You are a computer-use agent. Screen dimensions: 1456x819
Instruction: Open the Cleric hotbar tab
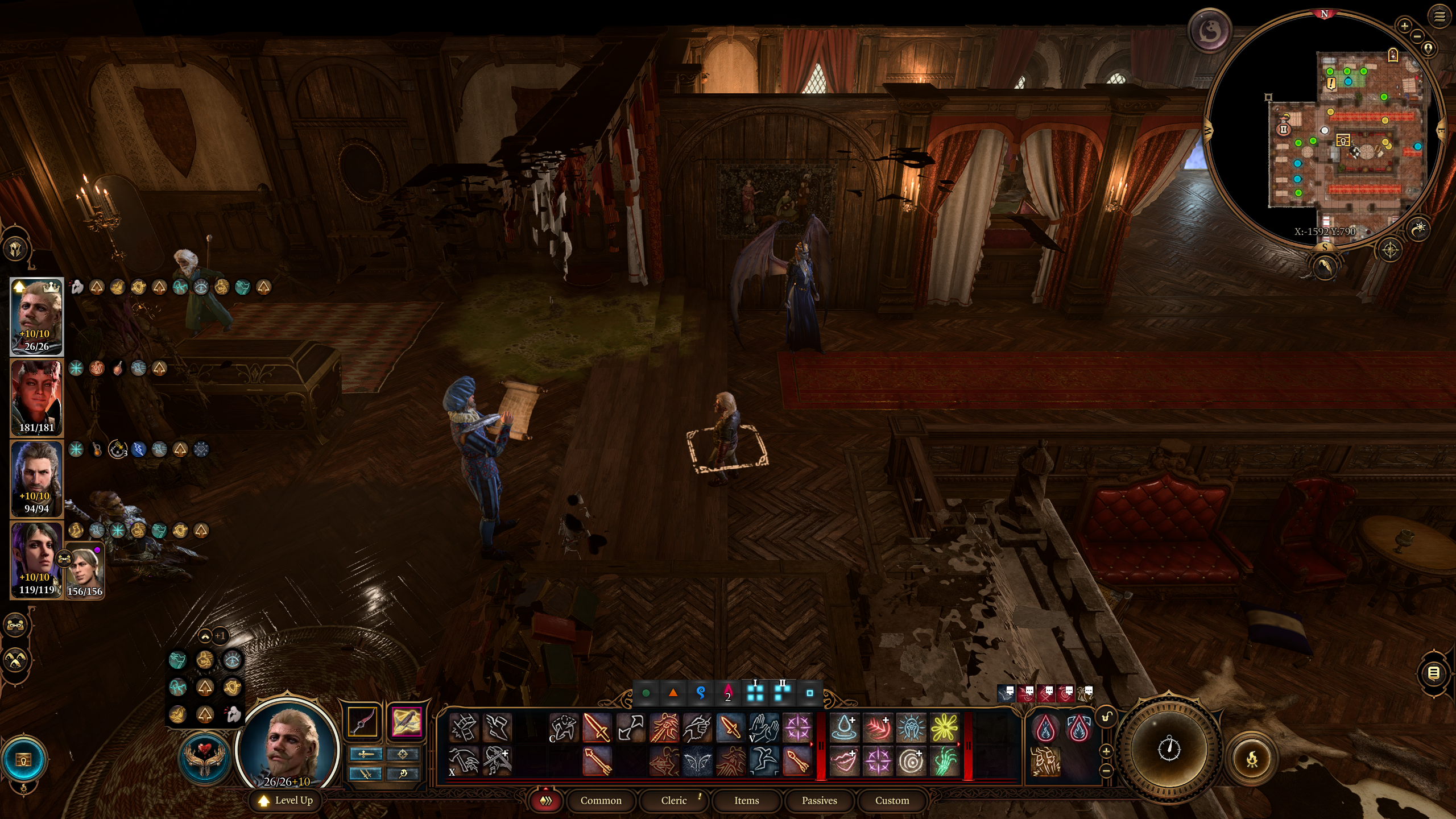674,800
